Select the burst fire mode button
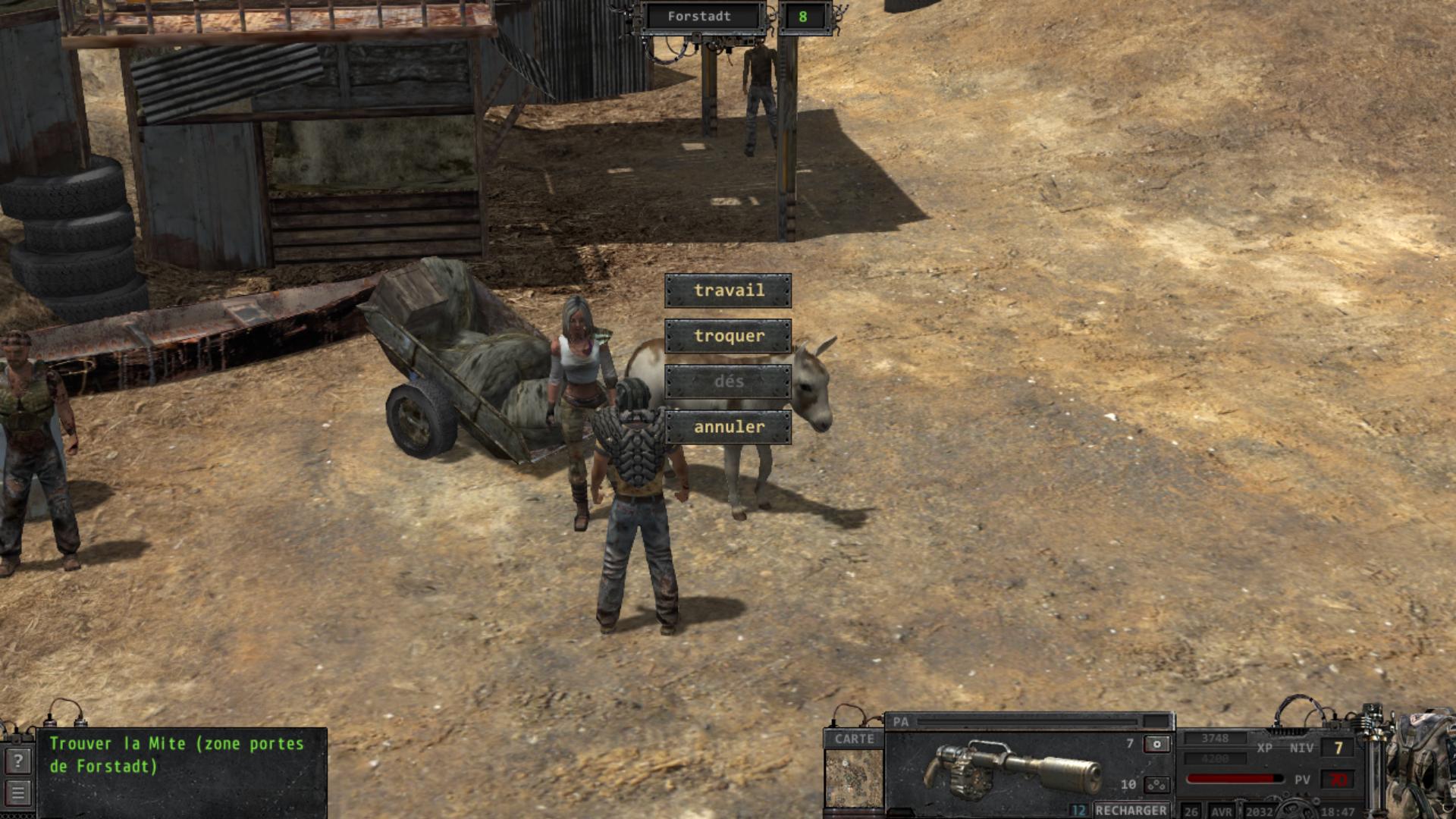The image size is (1456, 819). [x=1156, y=784]
